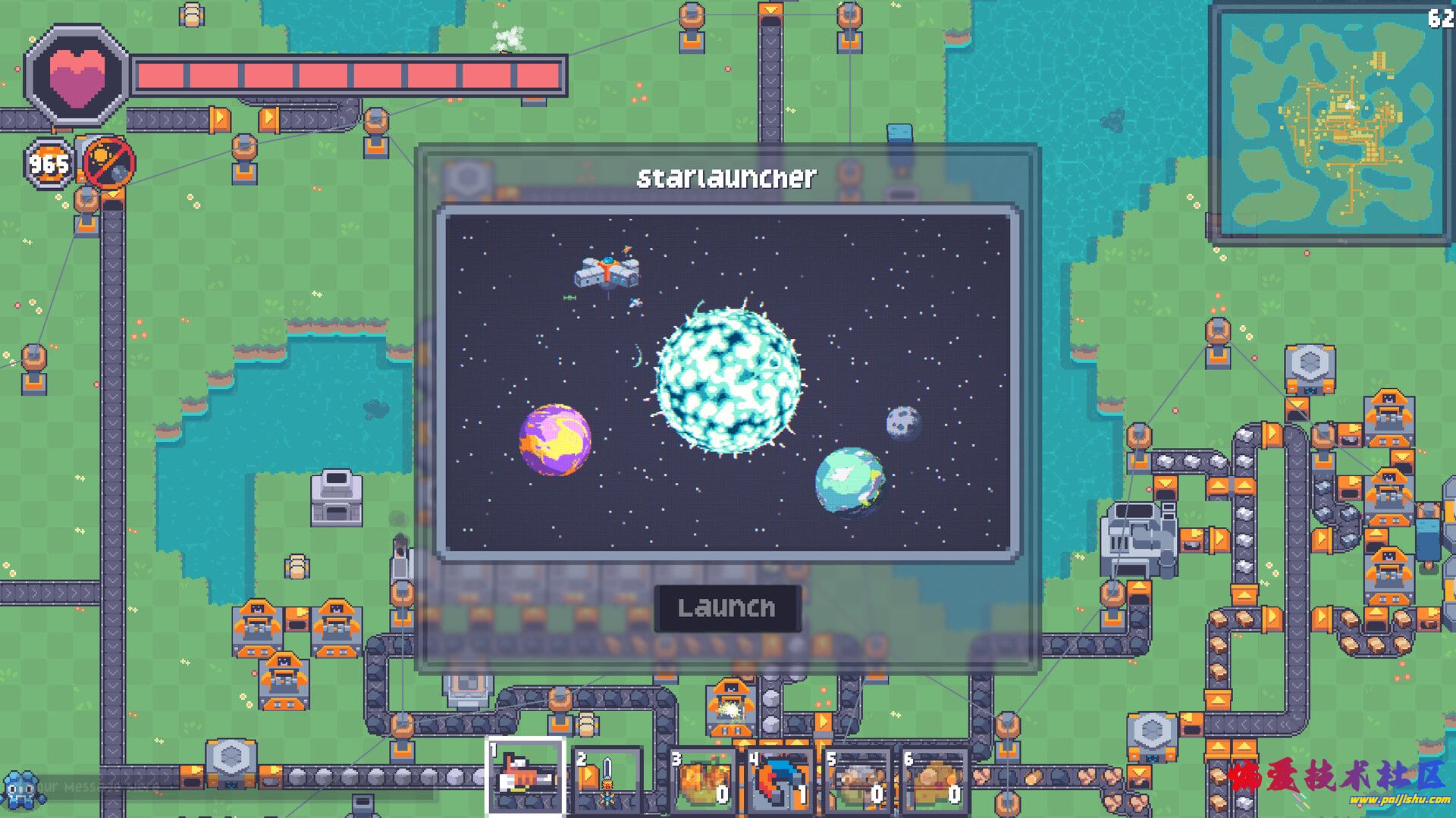
Task: Click the orange coin counter icon
Action: (49, 164)
